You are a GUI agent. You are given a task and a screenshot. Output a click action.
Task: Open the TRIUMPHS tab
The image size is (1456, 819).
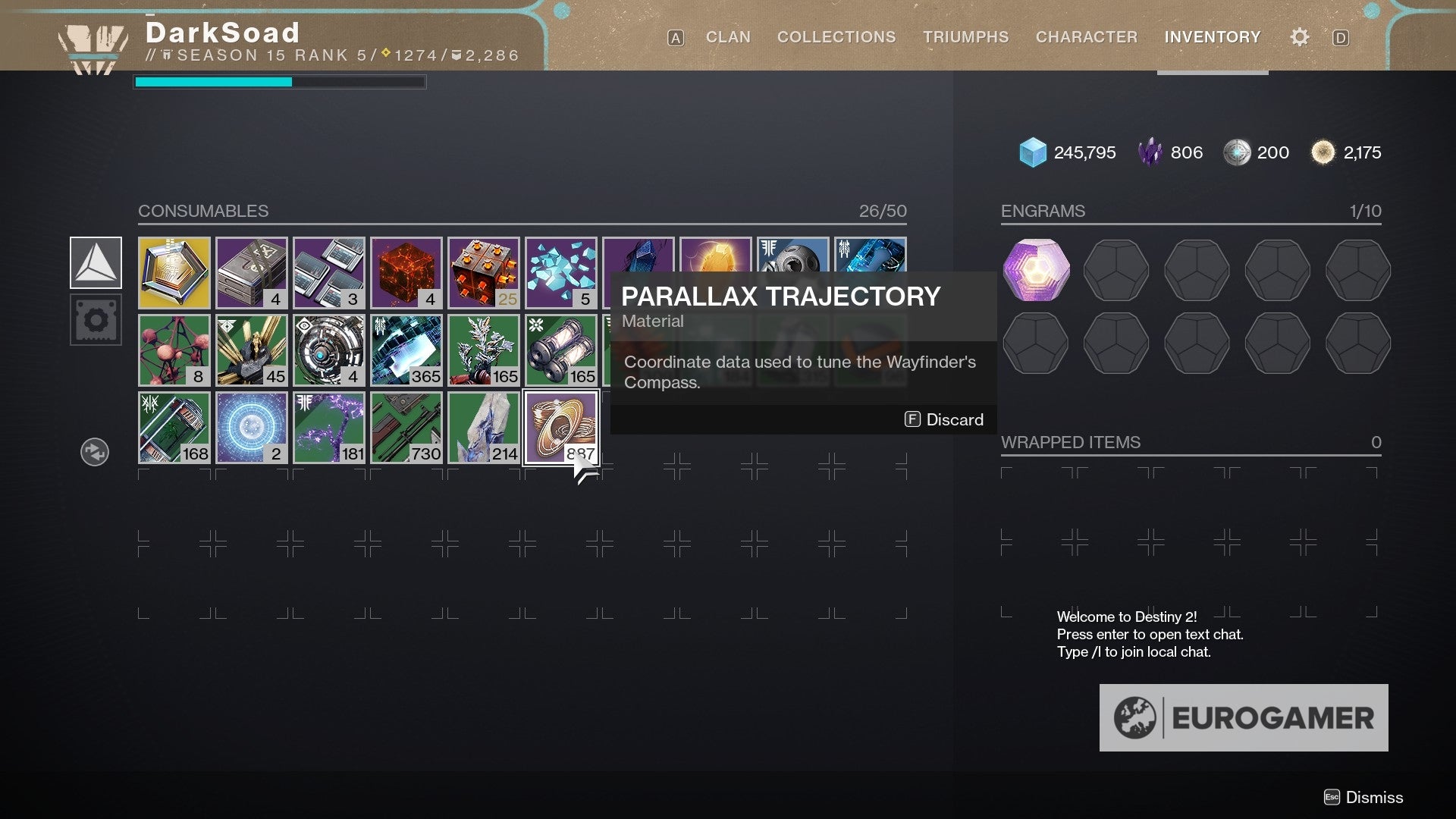click(965, 36)
